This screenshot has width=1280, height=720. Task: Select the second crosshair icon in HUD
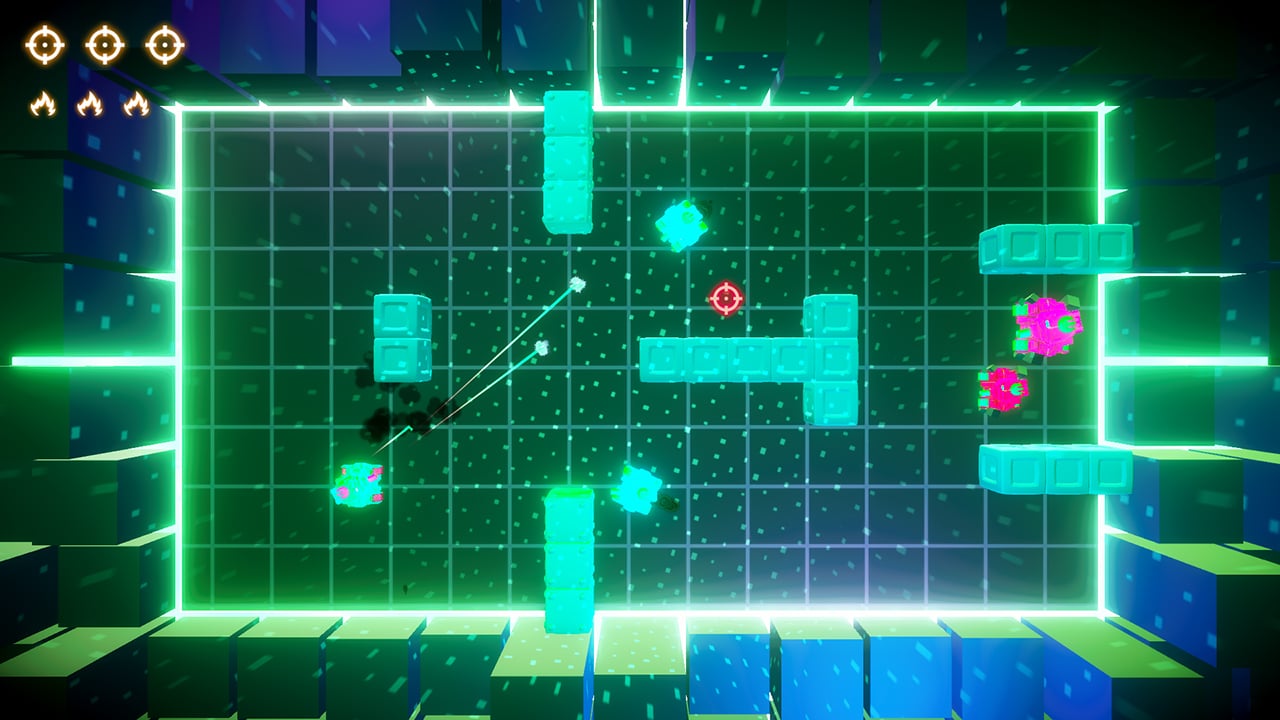(x=103, y=42)
